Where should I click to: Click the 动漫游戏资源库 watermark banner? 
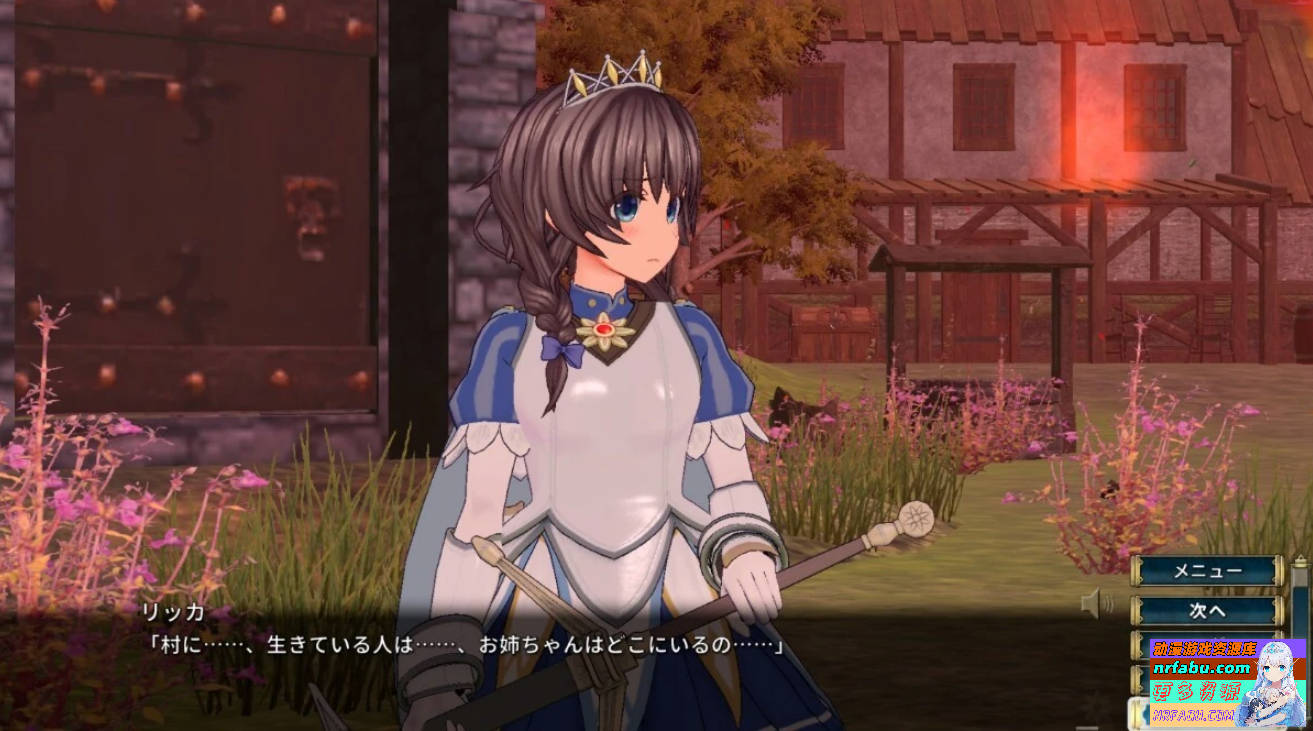(x=1204, y=648)
